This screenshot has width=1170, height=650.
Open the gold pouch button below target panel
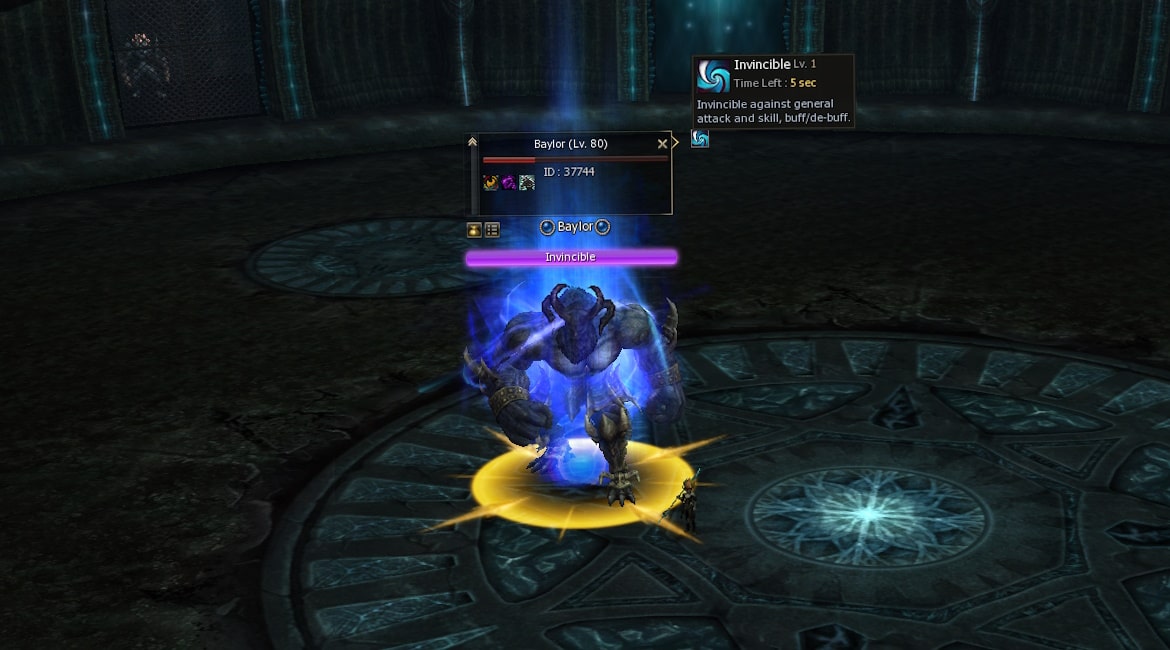474,230
